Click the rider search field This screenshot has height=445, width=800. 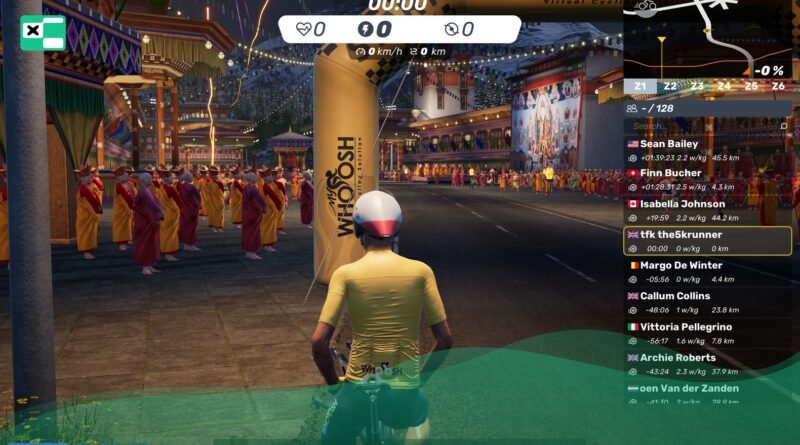click(700, 126)
